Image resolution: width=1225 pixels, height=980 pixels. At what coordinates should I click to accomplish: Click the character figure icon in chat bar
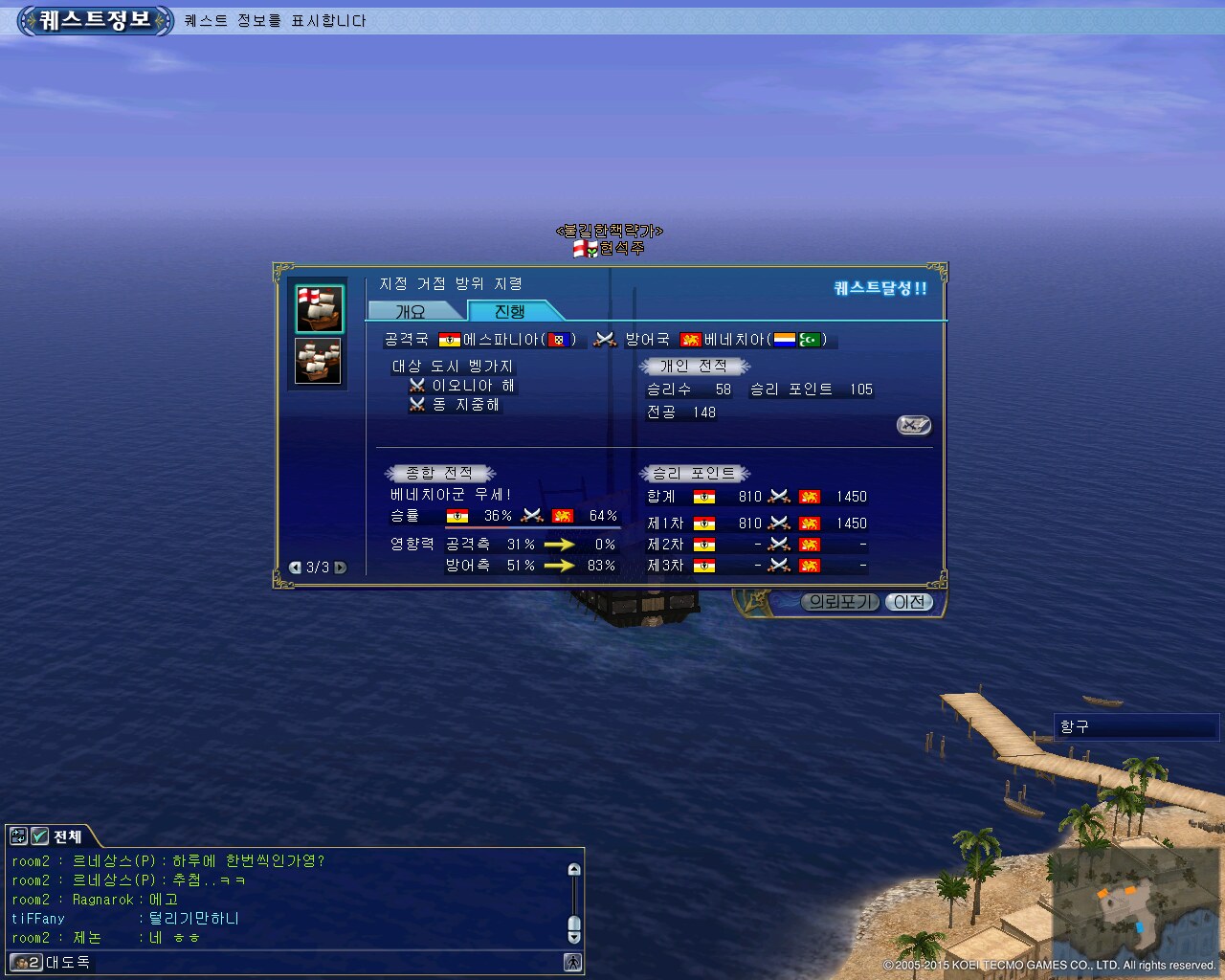(x=572, y=962)
